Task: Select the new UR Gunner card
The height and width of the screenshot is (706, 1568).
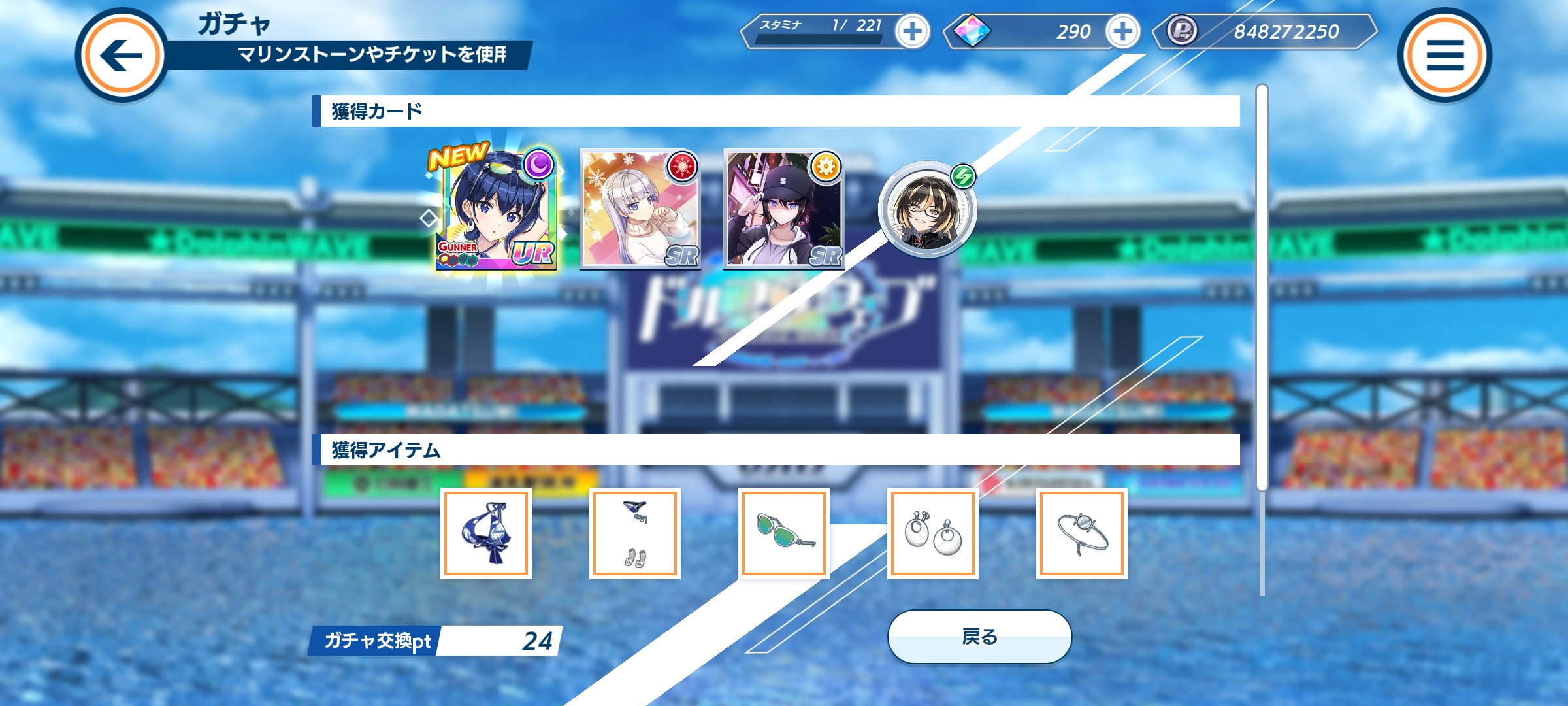Action: click(x=496, y=210)
